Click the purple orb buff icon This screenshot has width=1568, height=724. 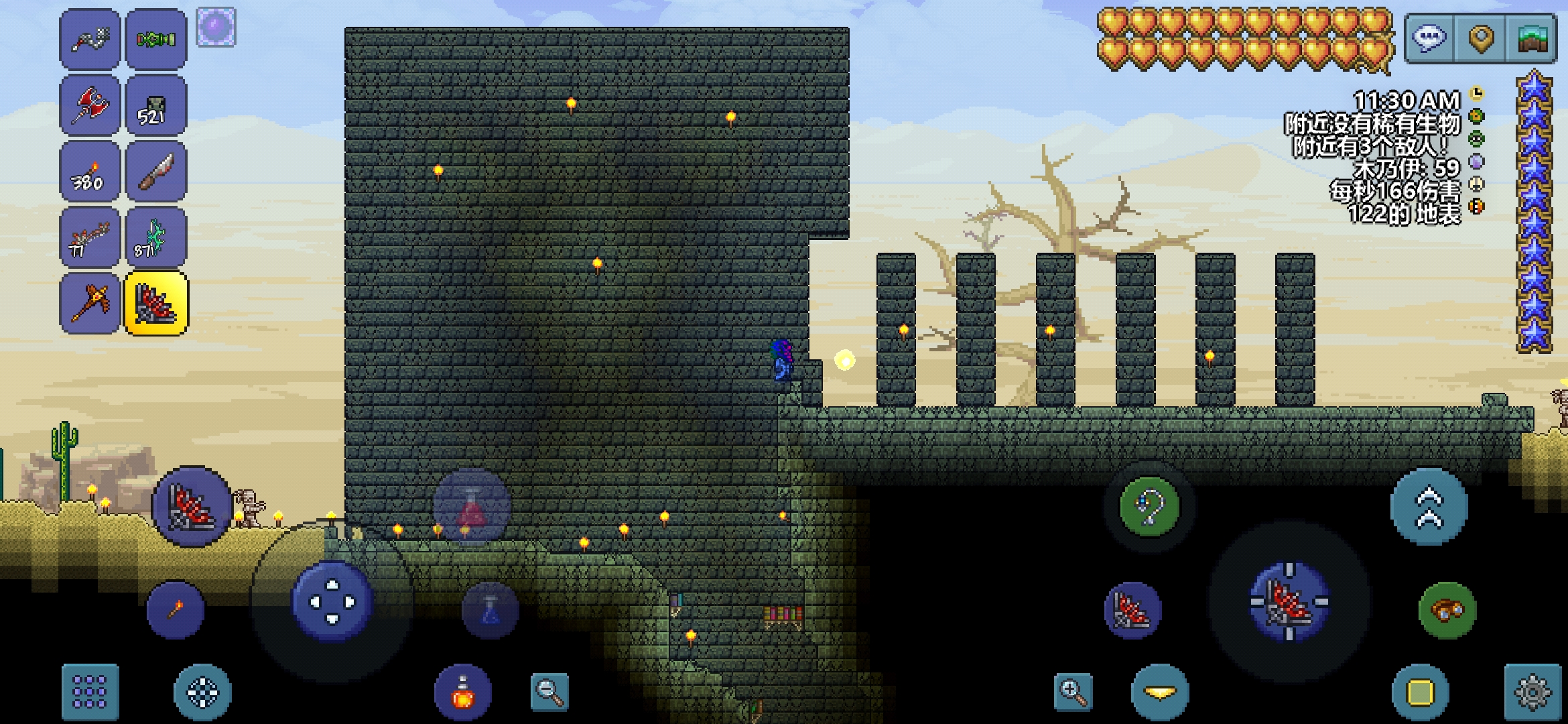pos(216,27)
